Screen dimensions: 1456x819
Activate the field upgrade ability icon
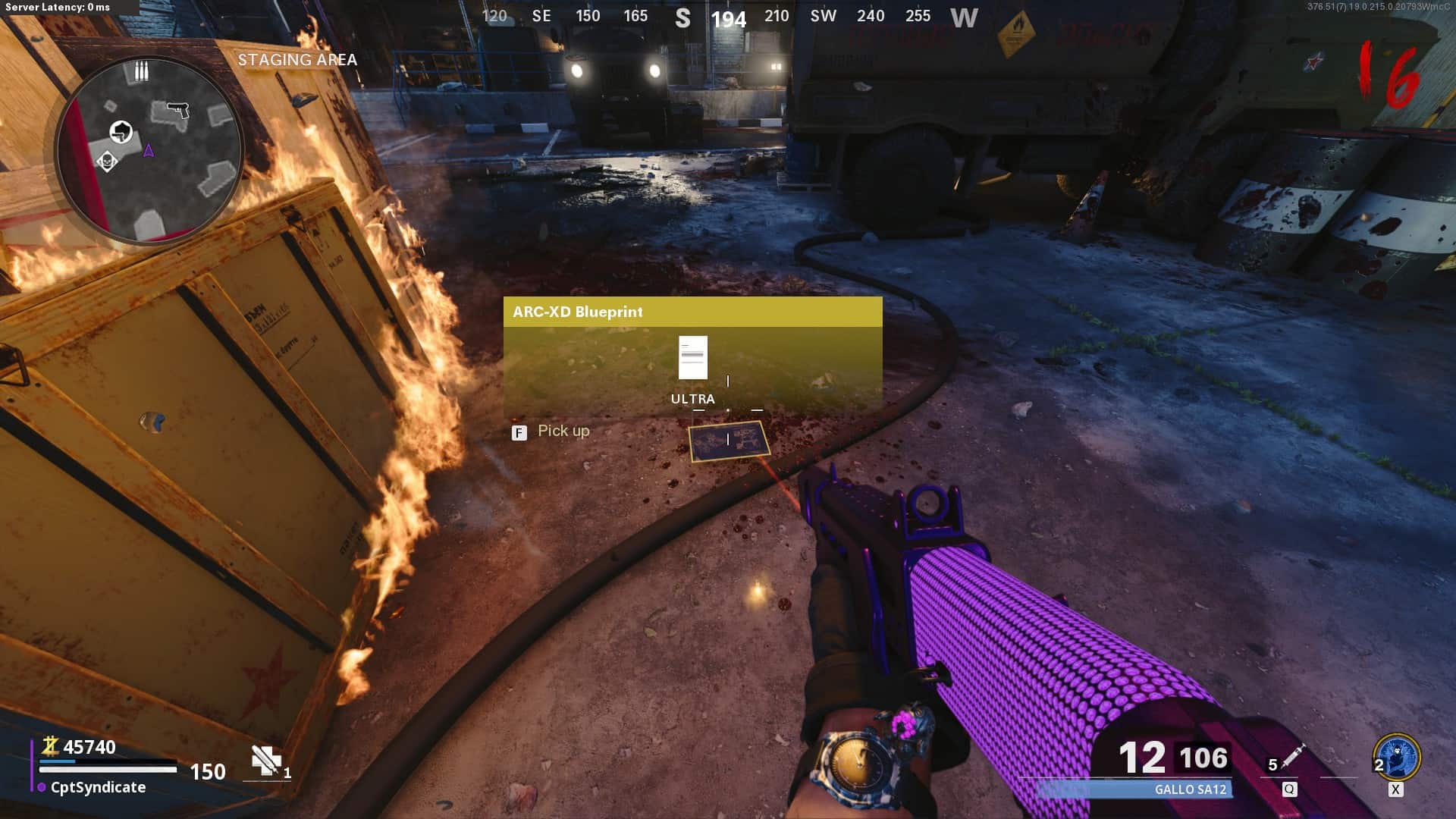coord(1396,757)
